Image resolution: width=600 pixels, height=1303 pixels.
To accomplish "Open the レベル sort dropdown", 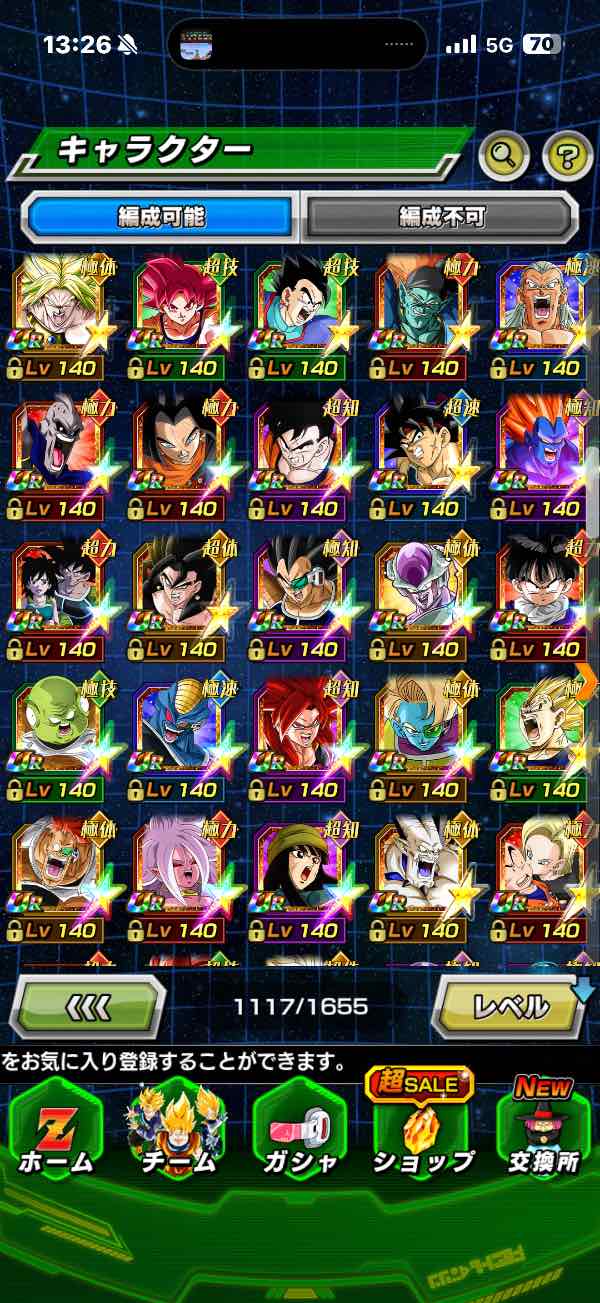I will pyautogui.click(x=510, y=1006).
